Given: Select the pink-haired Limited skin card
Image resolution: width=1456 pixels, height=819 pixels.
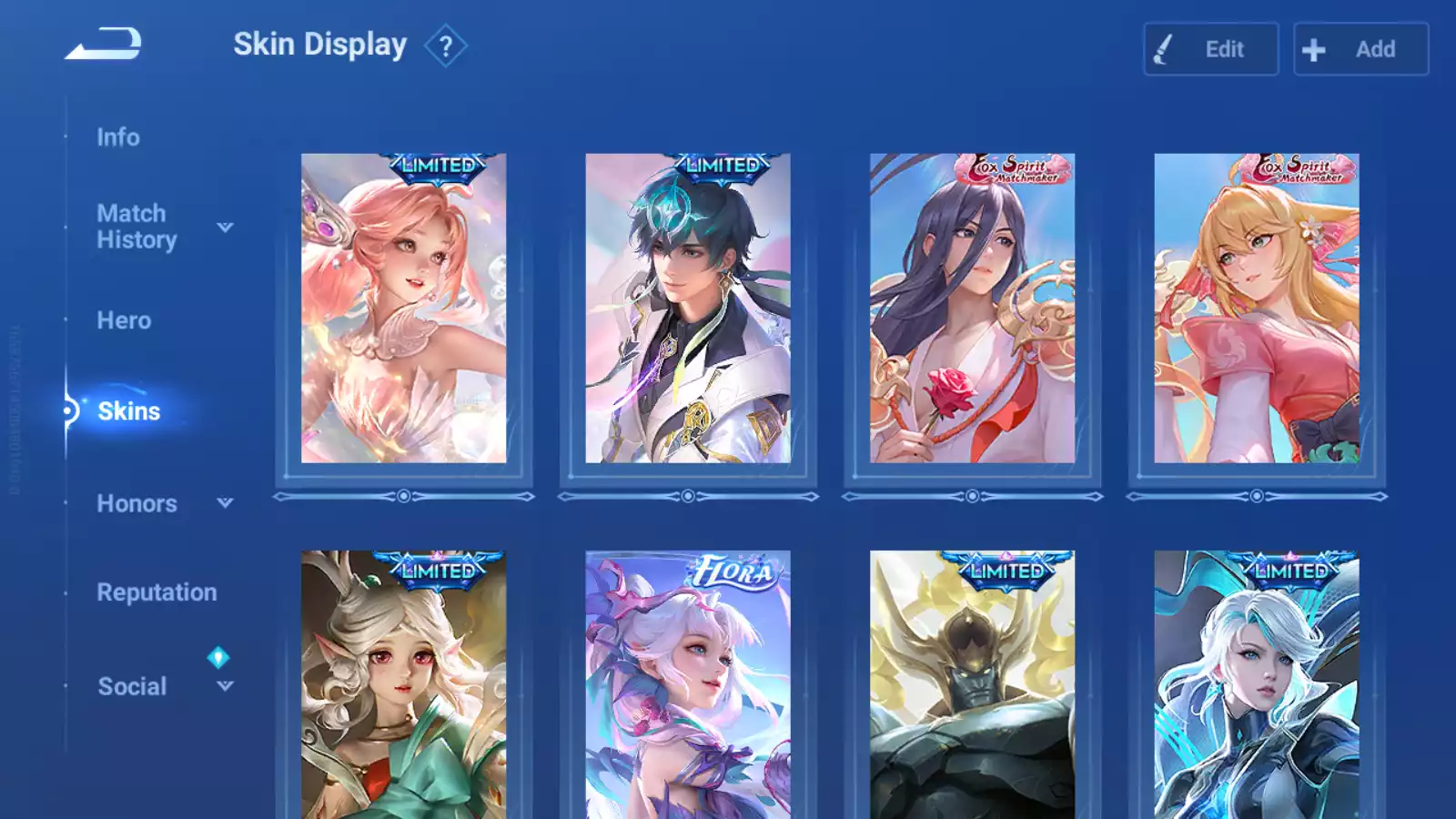Looking at the screenshot, I should tap(403, 308).
